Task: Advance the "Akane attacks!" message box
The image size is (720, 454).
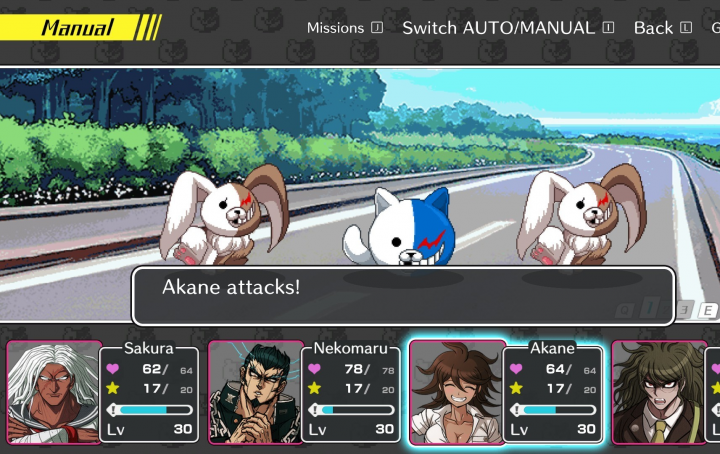Action: [x=403, y=295]
